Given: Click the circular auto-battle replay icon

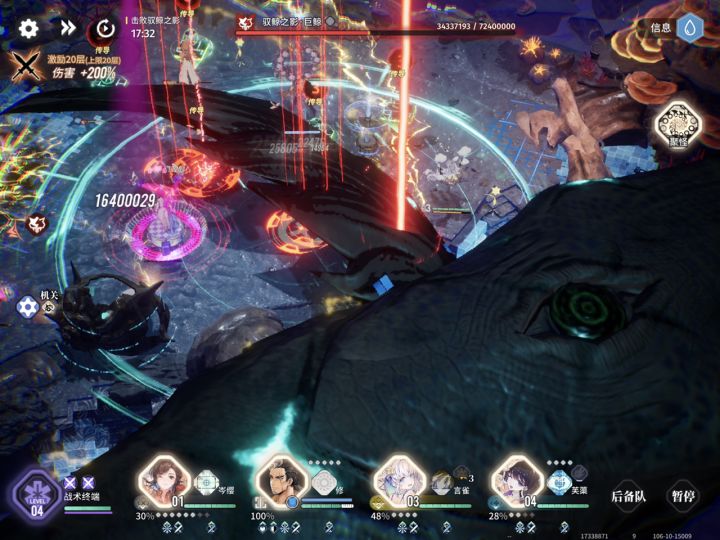Looking at the screenshot, I should click(104, 29).
